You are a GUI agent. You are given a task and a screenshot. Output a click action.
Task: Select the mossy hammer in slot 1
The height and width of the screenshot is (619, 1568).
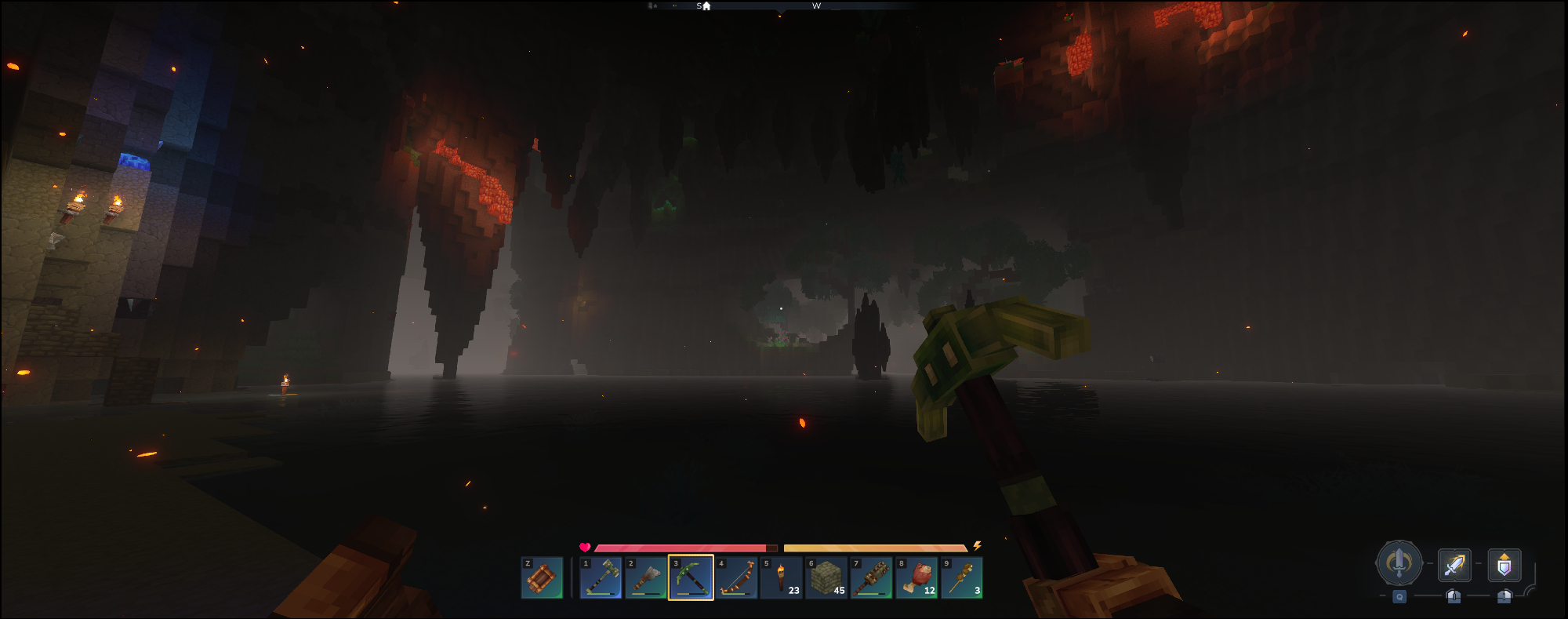click(x=601, y=578)
